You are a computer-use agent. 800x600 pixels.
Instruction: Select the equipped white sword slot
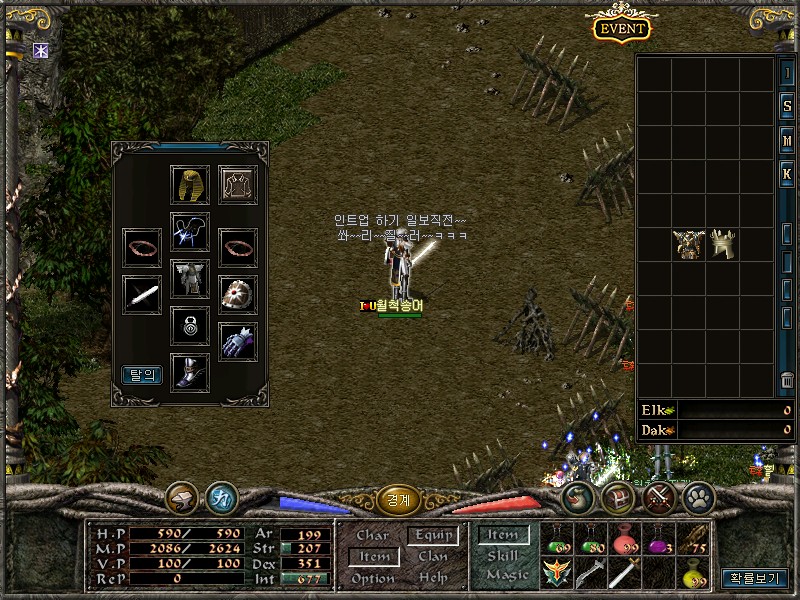tap(142, 294)
